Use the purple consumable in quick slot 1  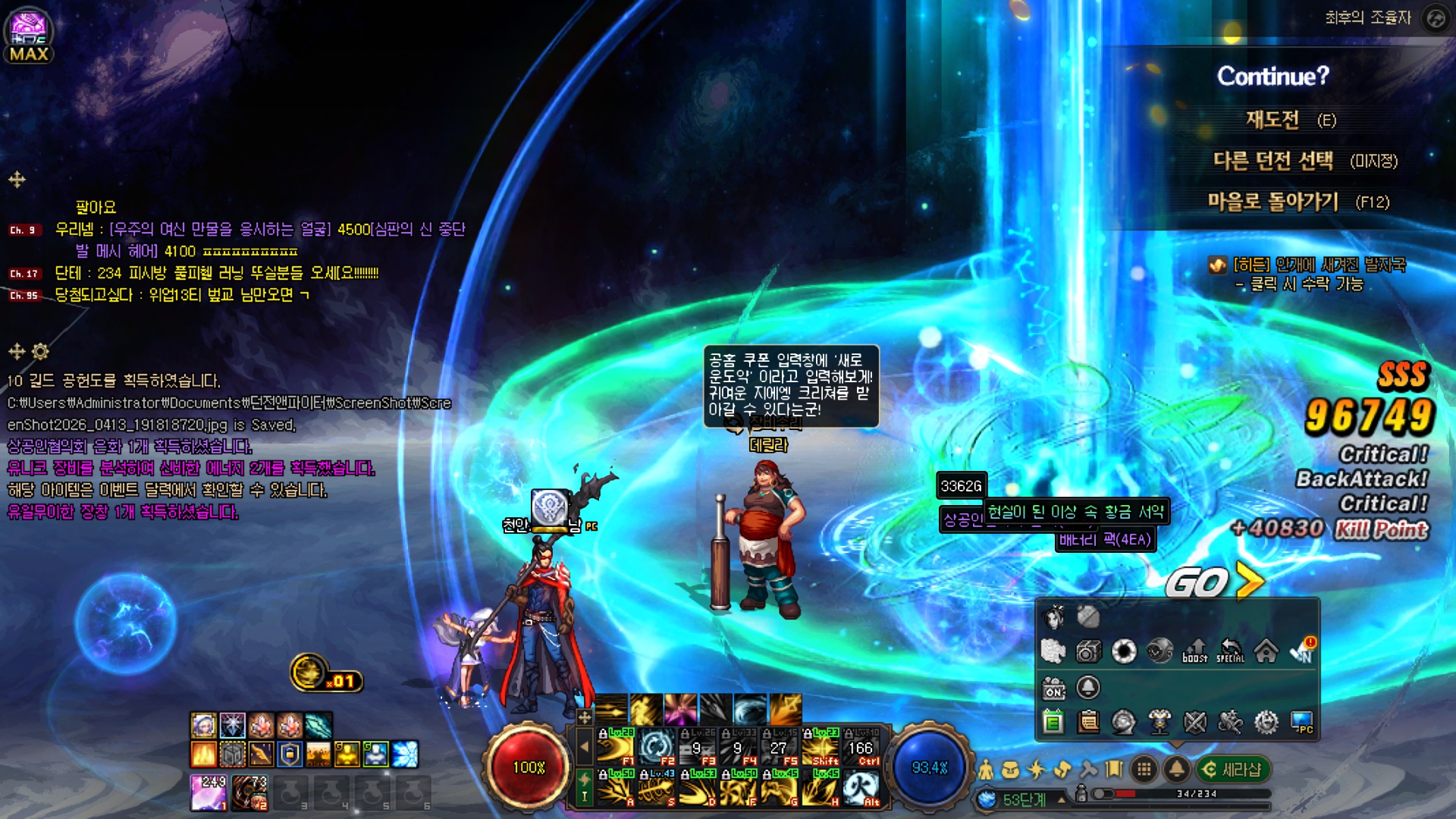[x=209, y=792]
